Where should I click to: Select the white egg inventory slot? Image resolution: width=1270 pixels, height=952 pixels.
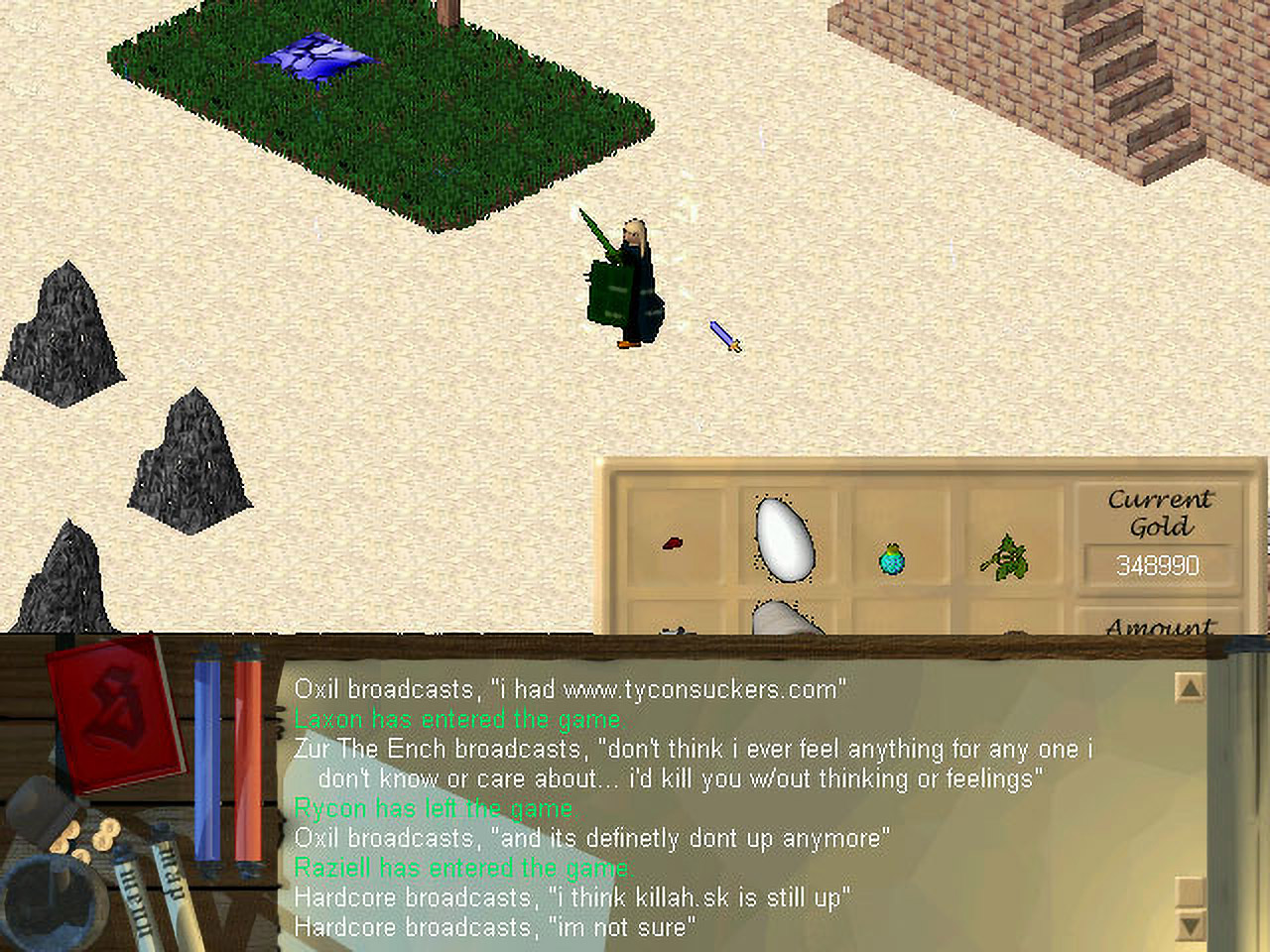(785, 538)
